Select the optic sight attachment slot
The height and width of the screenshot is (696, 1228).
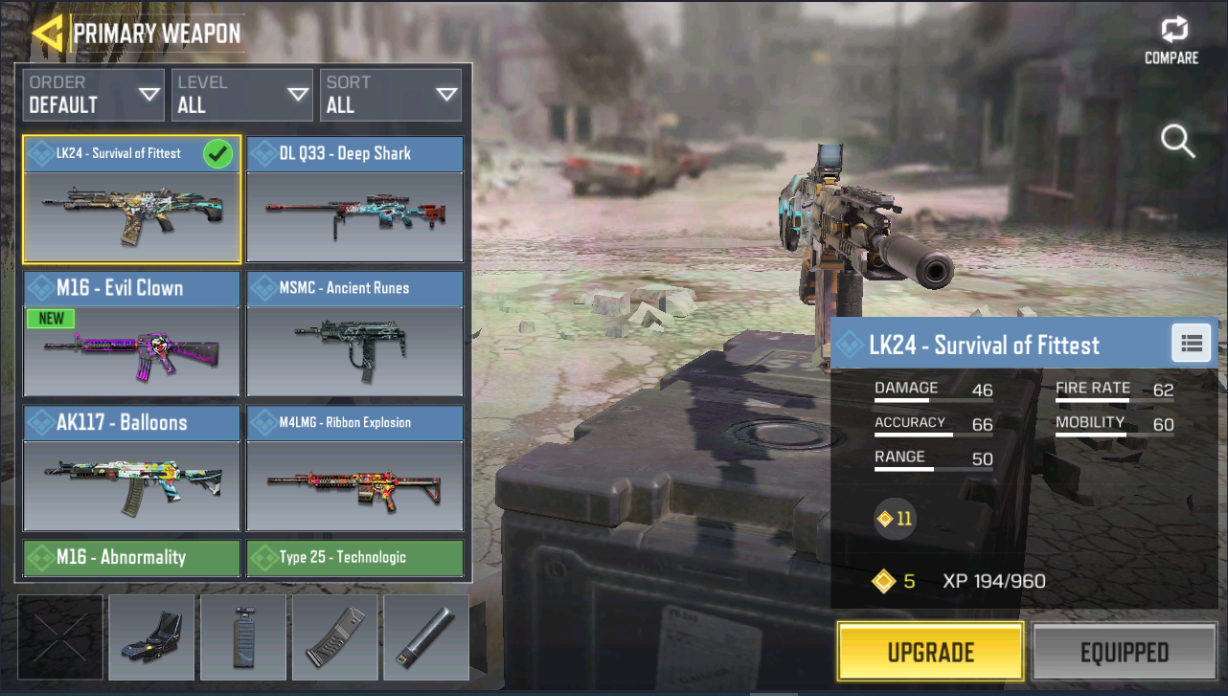151,638
